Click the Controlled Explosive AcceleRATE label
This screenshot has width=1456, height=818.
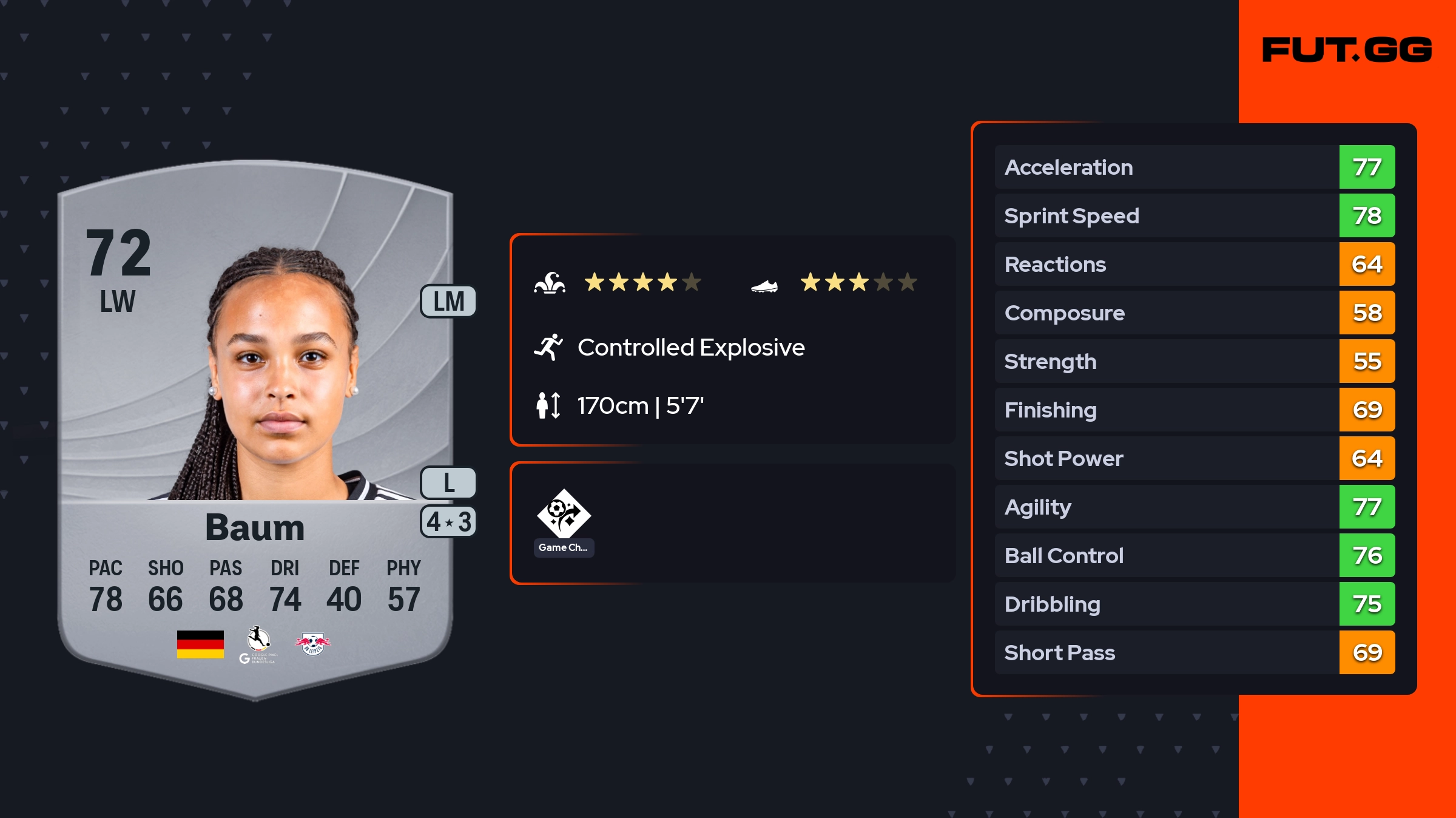coord(690,348)
